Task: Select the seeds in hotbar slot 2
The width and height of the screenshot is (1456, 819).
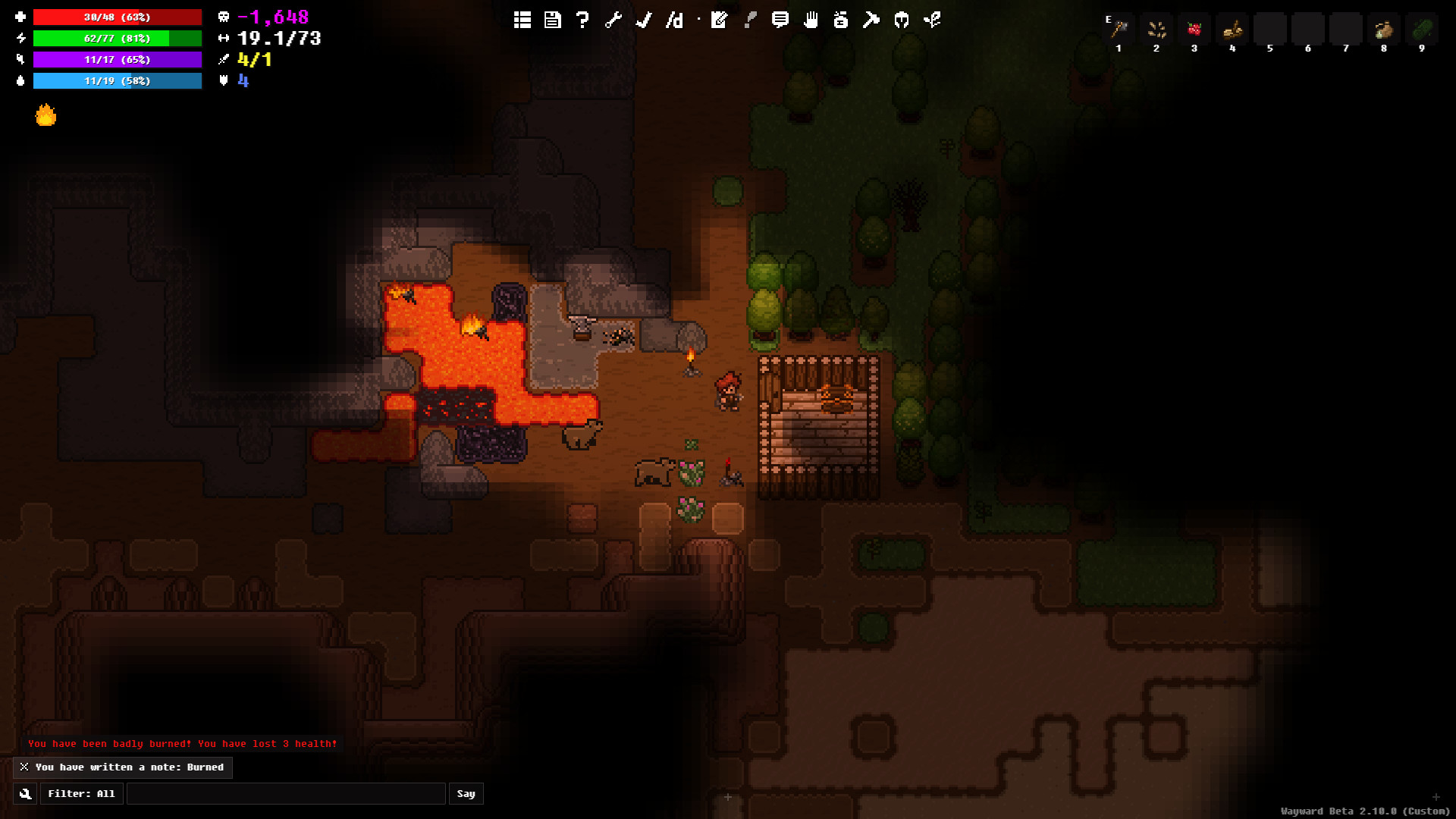Action: click(1156, 30)
